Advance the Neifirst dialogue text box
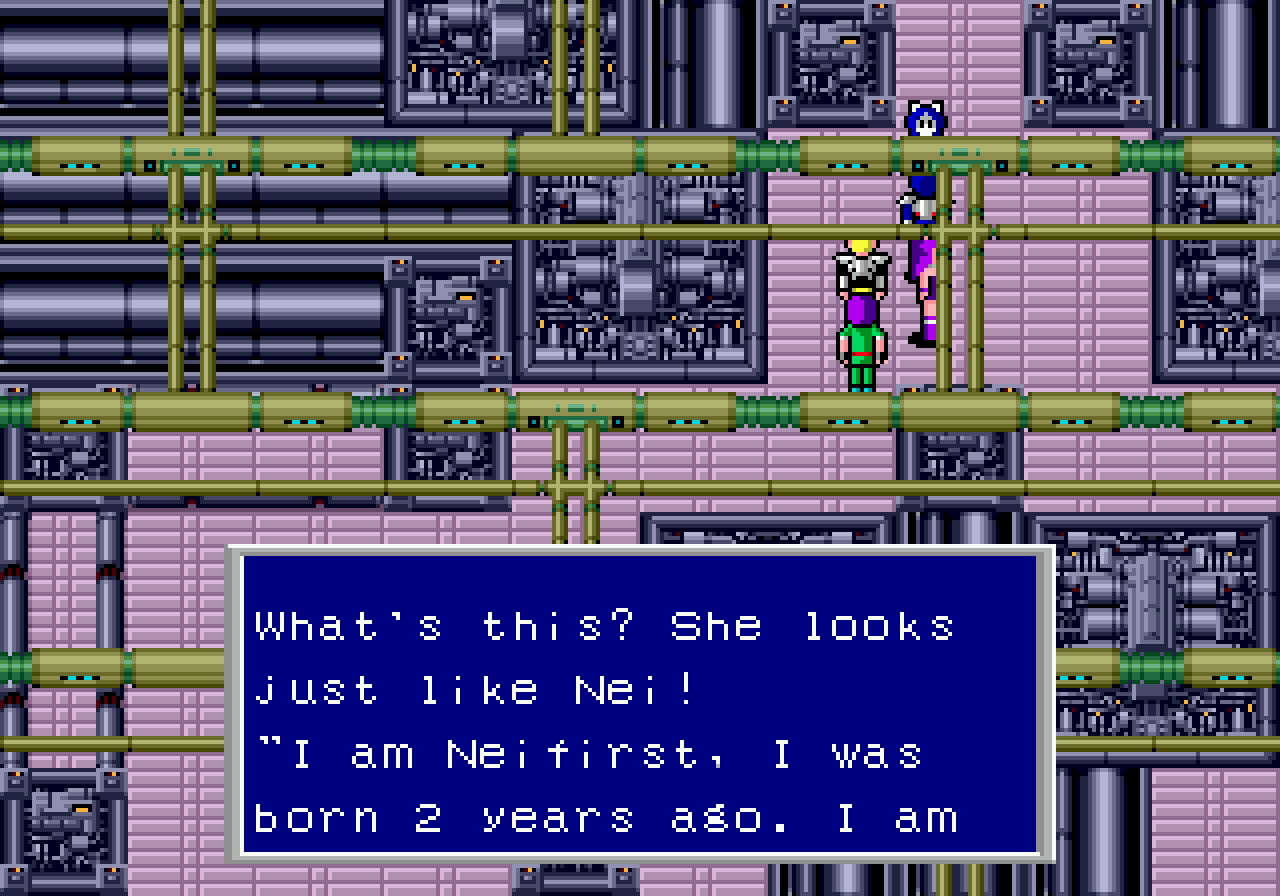Viewport: 1280px width, 896px height. pyautogui.click(x=640, y=704)
